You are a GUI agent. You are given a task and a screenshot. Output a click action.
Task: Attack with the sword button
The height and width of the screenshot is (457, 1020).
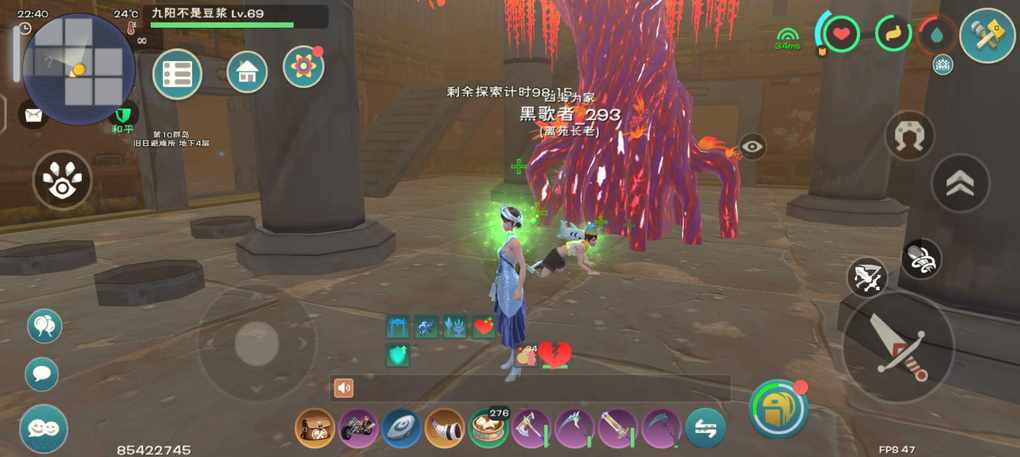(x=897, y=345)
